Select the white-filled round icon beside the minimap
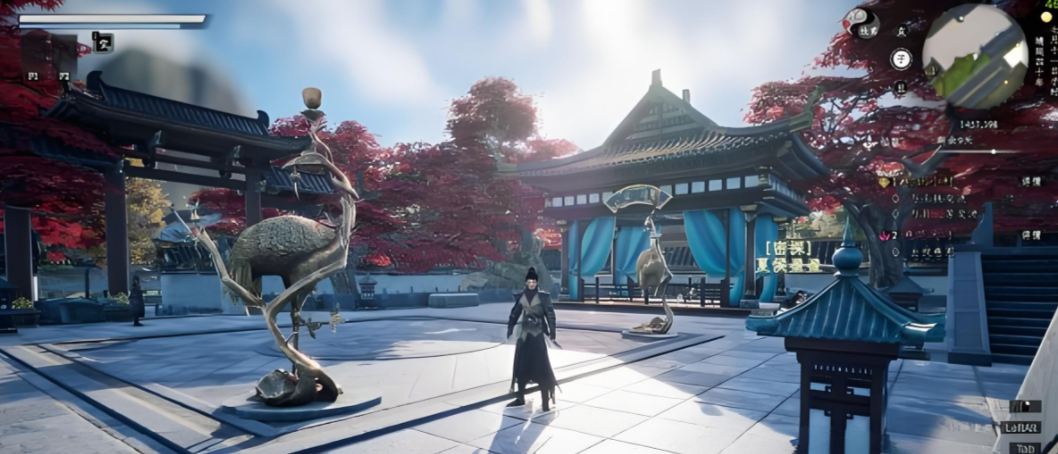The width and height of the screenshot is (1058, 454). [x=900, y=58]
